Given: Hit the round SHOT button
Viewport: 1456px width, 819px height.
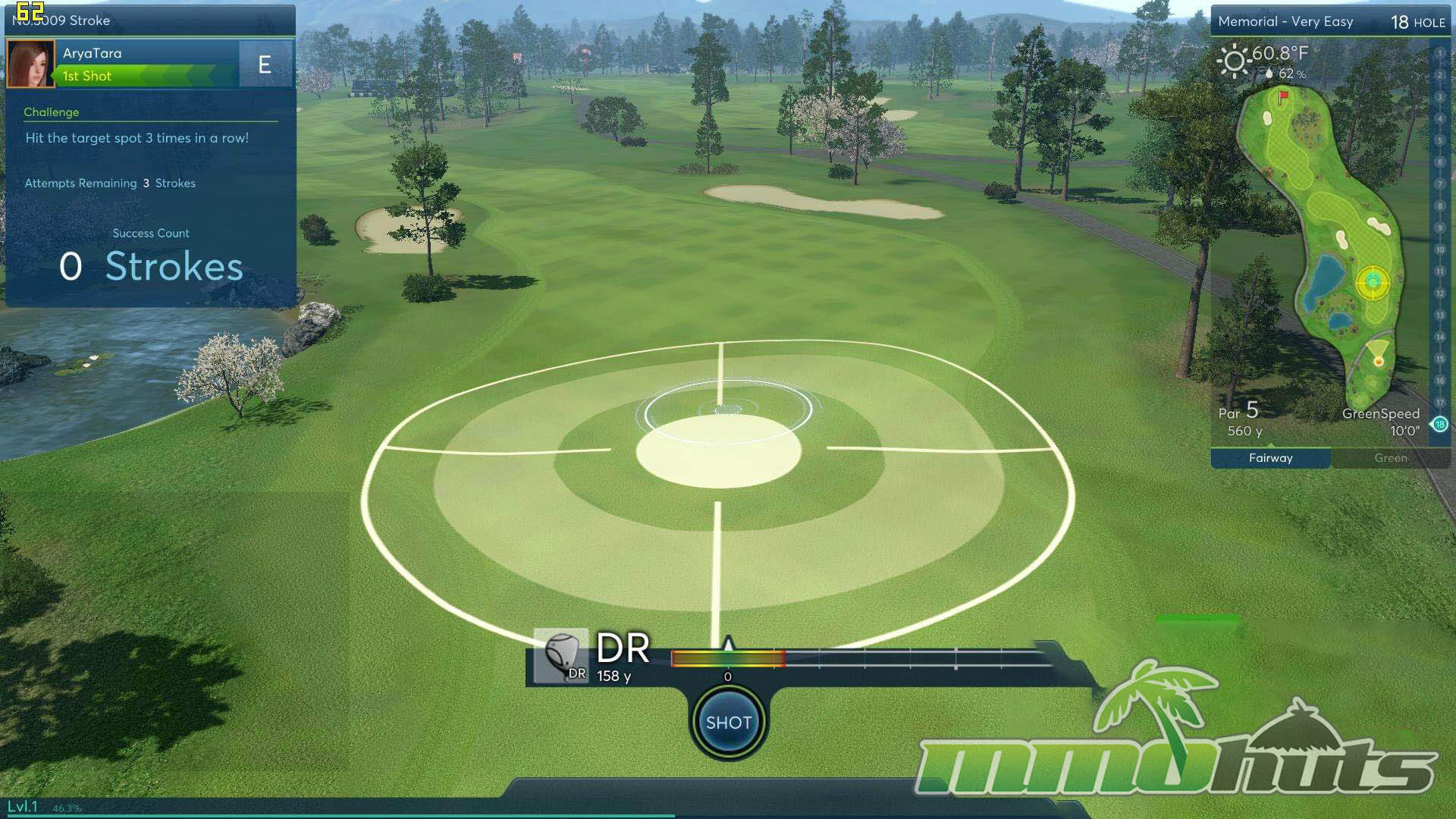Looking at the screenshot, I should pyautogui.click(x=728, y=722).
